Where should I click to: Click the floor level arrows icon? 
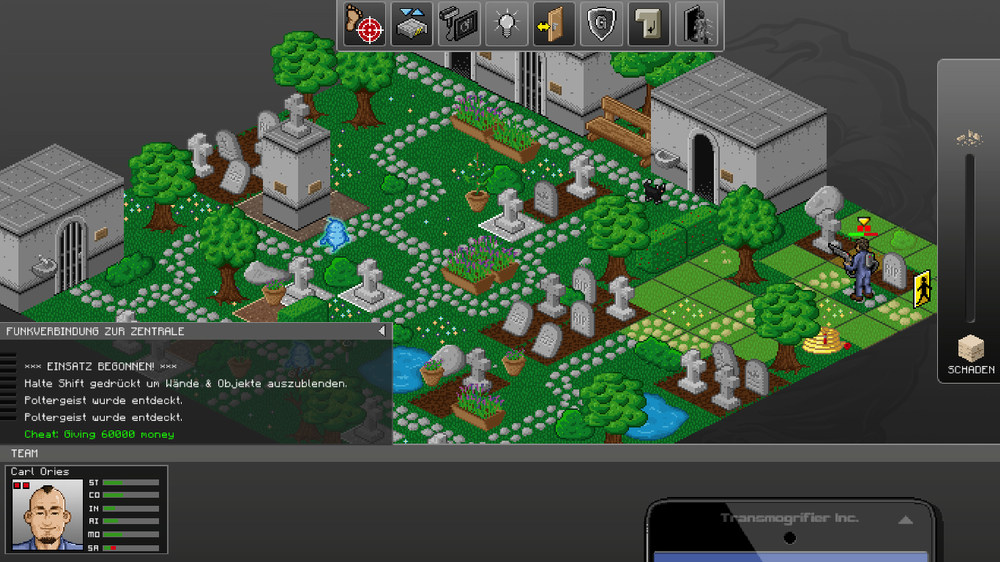[412, 24]
